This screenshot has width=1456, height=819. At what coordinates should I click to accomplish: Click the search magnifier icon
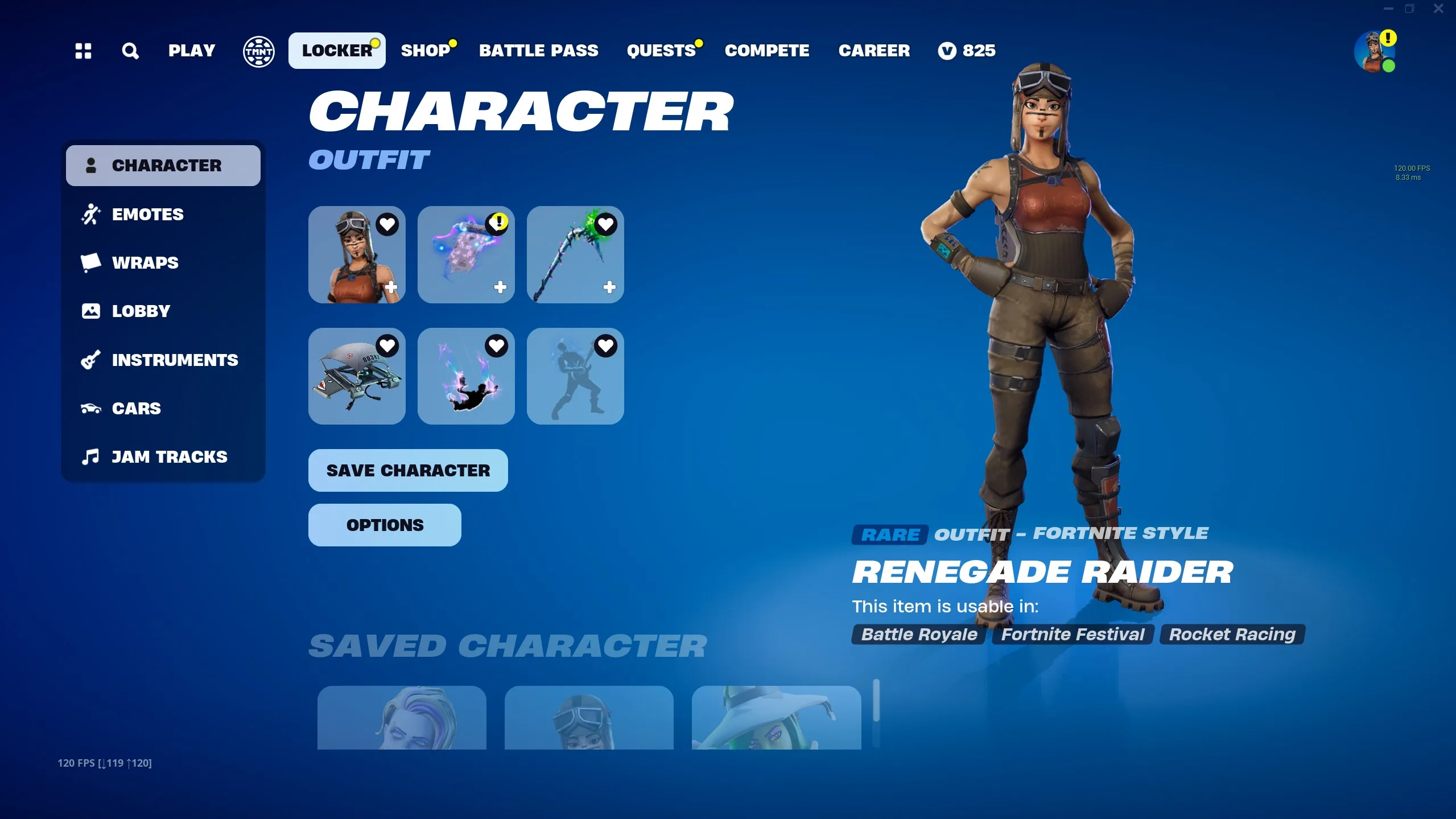tap(130, 51)
